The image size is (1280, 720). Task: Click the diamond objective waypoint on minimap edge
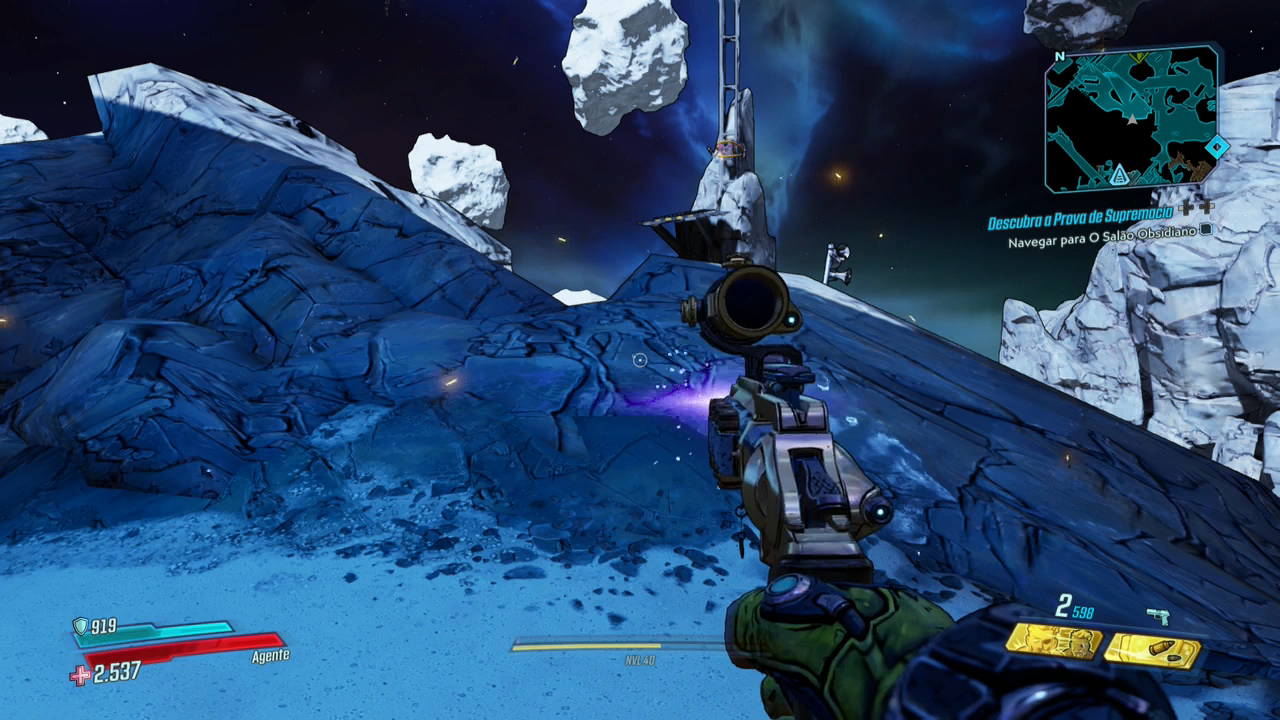pyautogui.click(x=1216, y=147)
